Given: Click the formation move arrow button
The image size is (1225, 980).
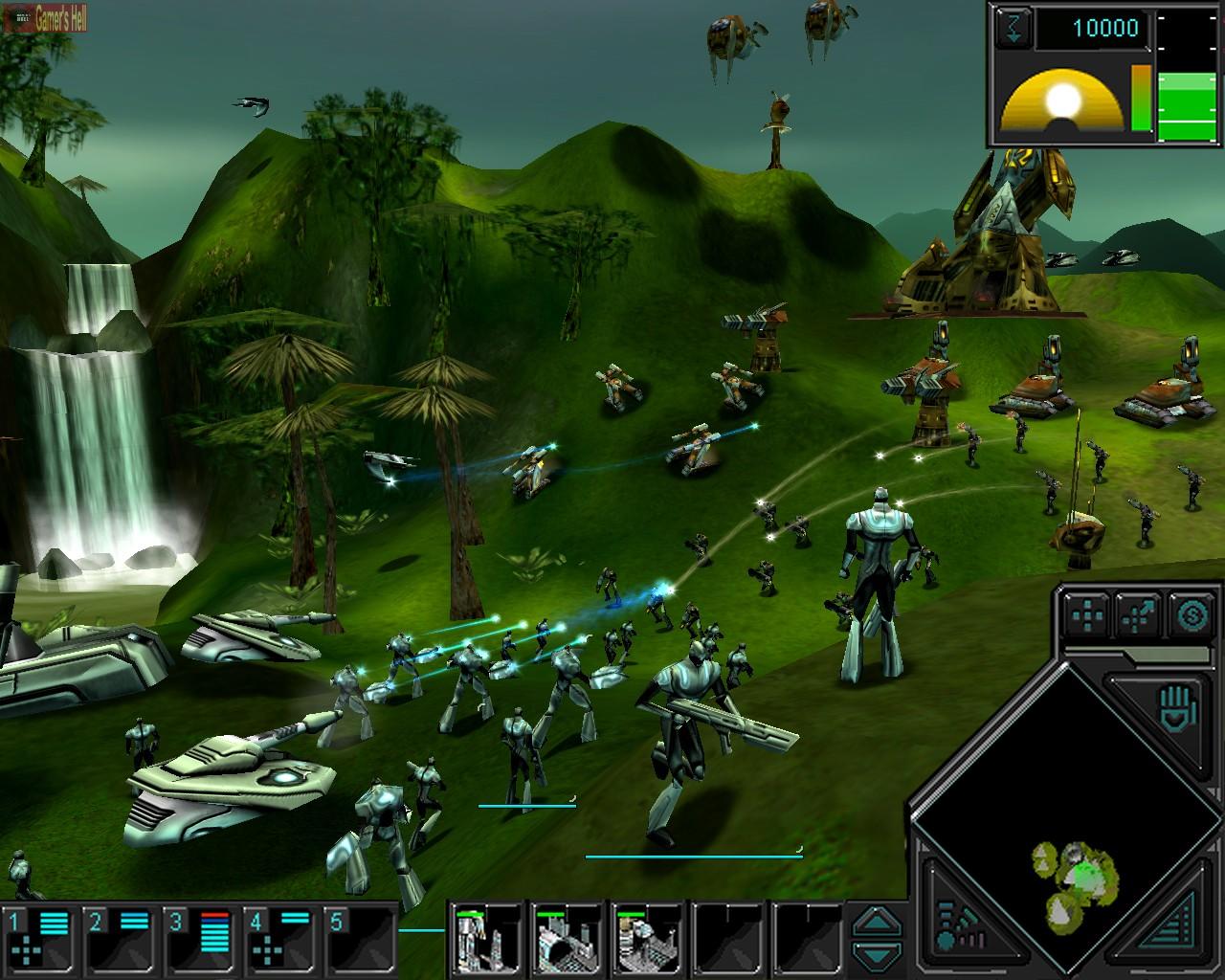Looking at the screenshot, I should tap(1140, 615).
